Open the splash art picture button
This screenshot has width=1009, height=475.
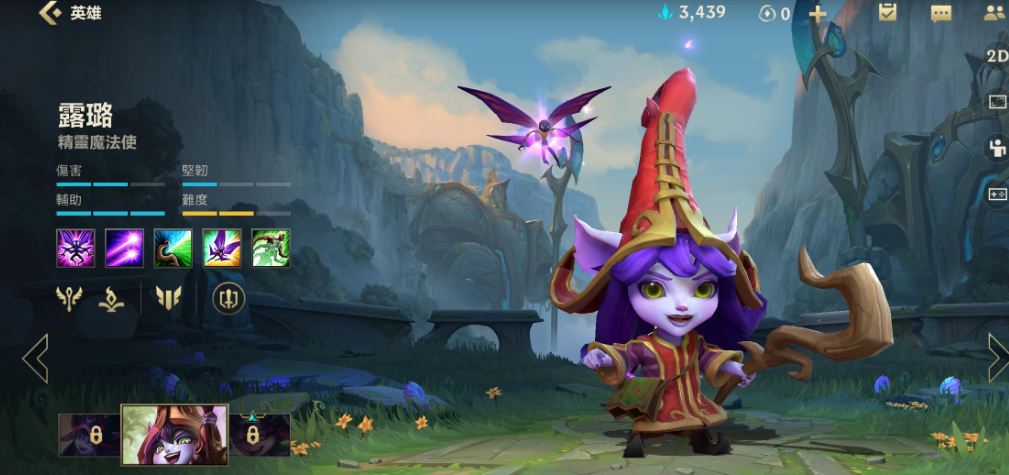996,102
